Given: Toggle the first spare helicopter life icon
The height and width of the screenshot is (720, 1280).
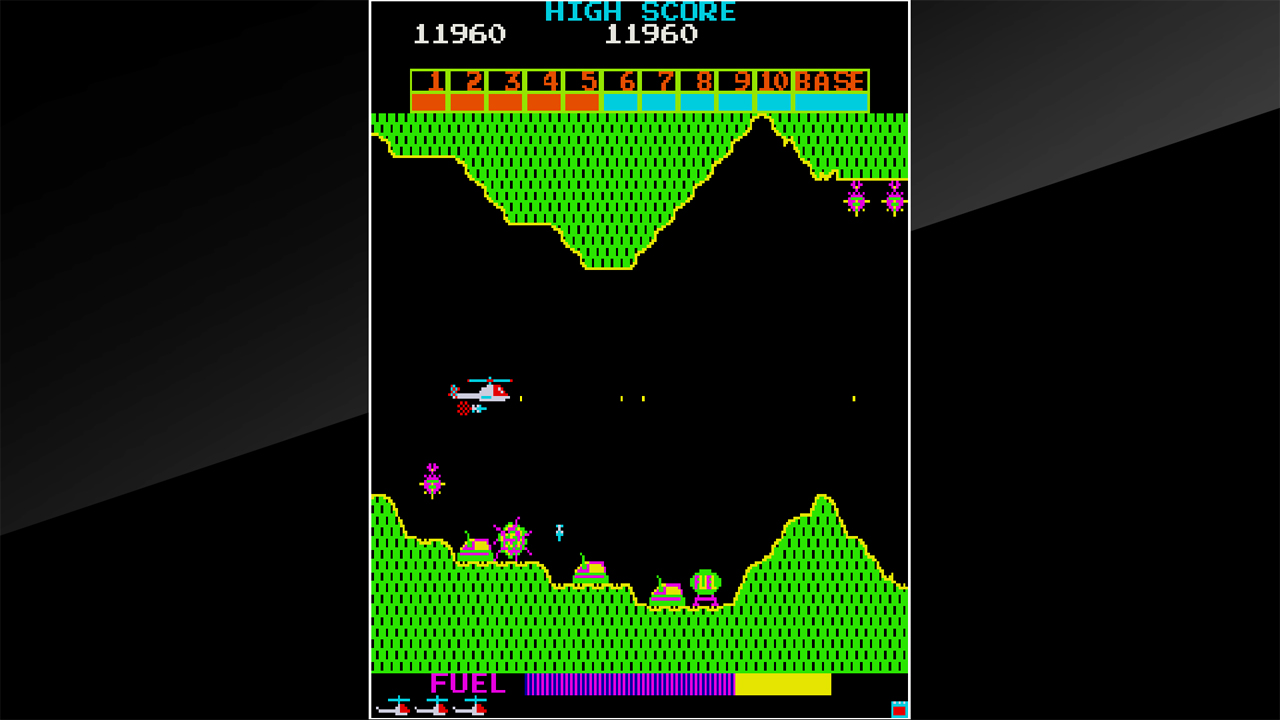Looking at the screenshot, I should [x=395, y=707].
